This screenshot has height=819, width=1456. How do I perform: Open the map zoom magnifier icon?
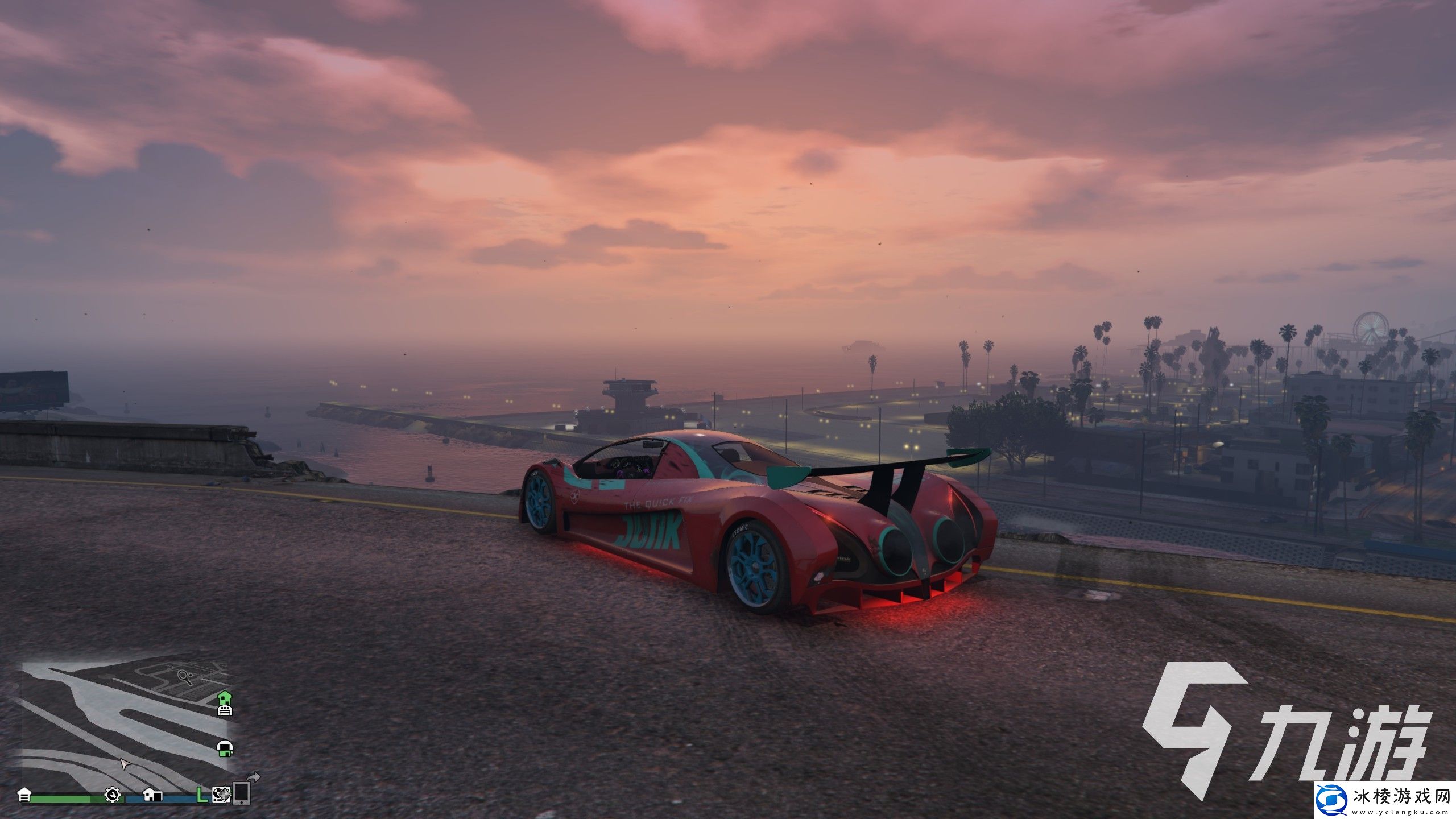pos(185,678)
